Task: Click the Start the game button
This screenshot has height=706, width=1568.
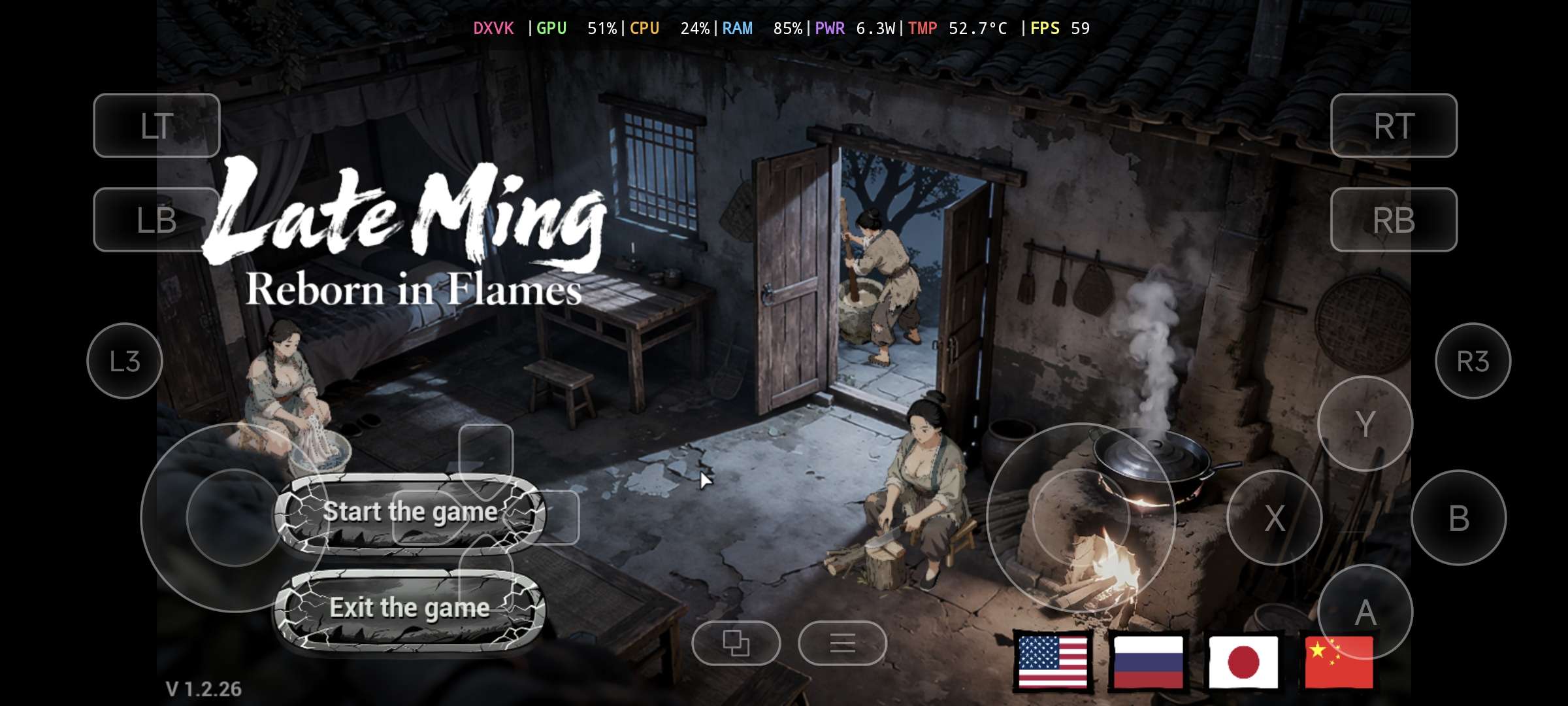Action: click(410, 513)
